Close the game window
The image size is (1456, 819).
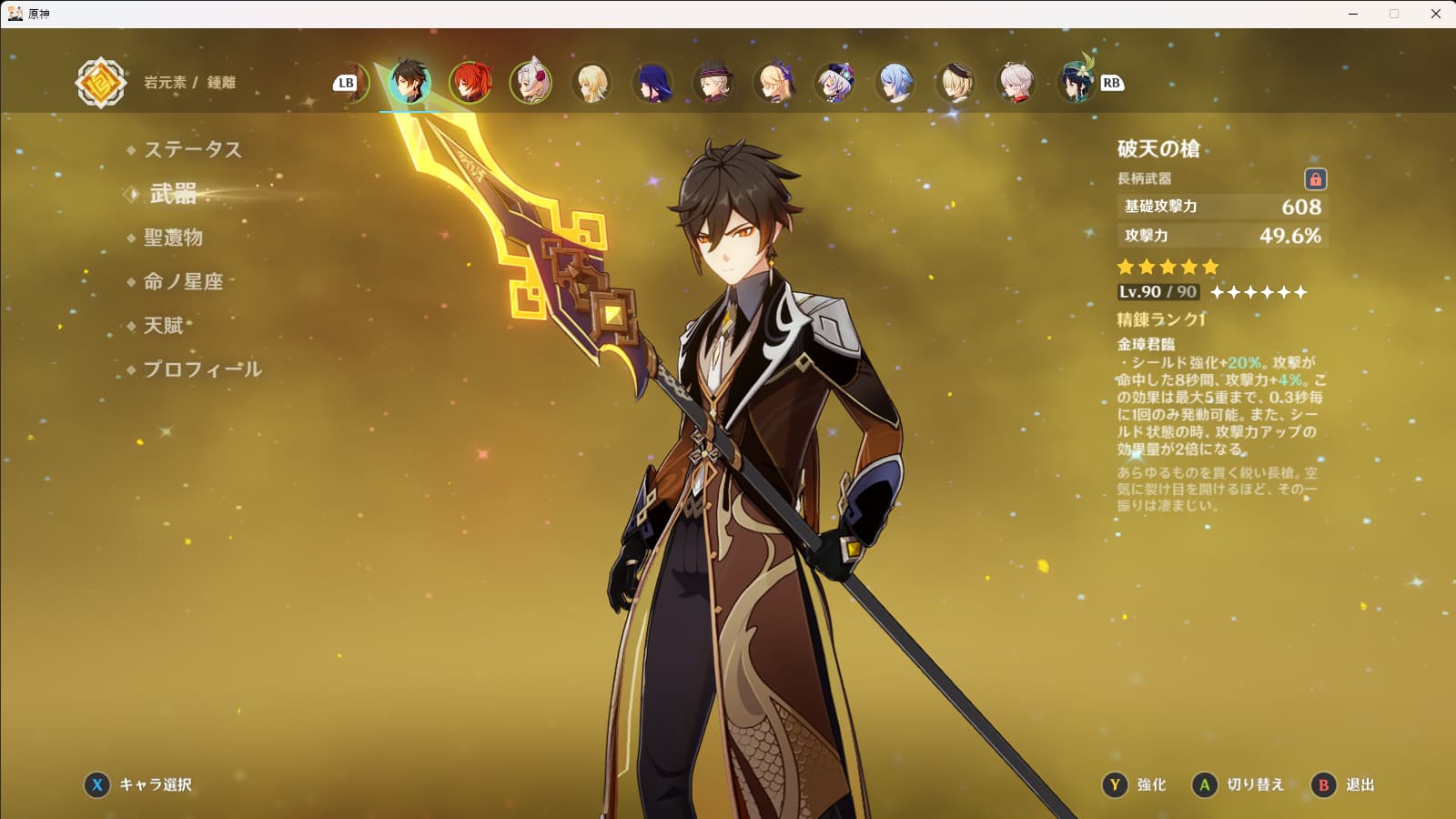tap(1436, 14)
